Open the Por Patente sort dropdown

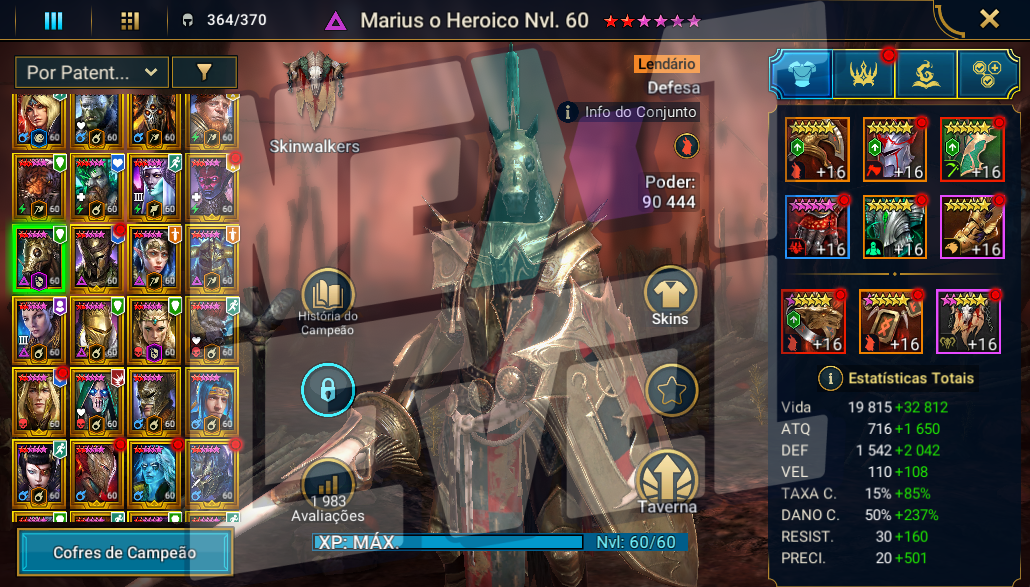(92, 72)
